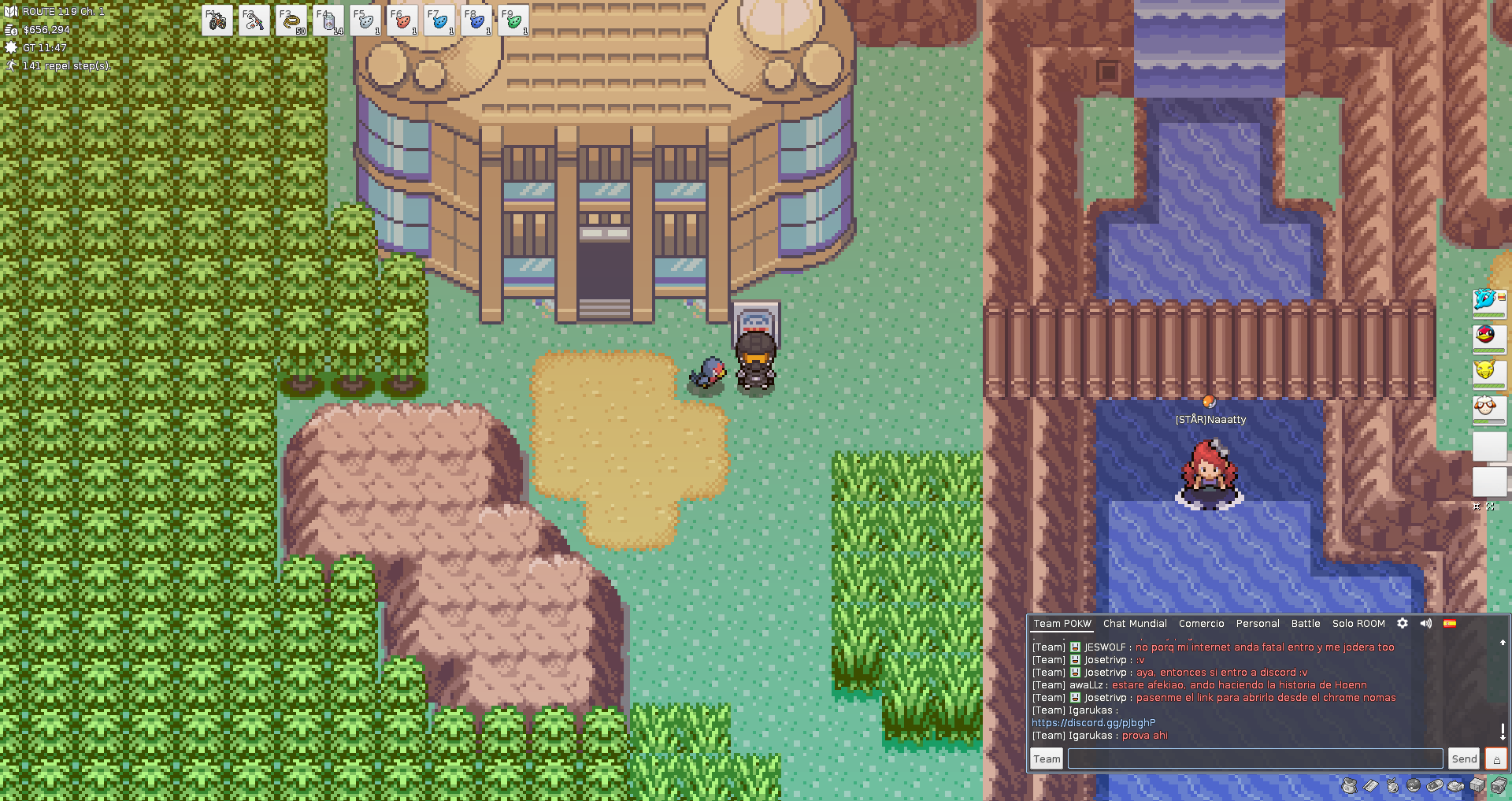Play the green ocarina in F9

pyautogui.click(x=513, y=20)
